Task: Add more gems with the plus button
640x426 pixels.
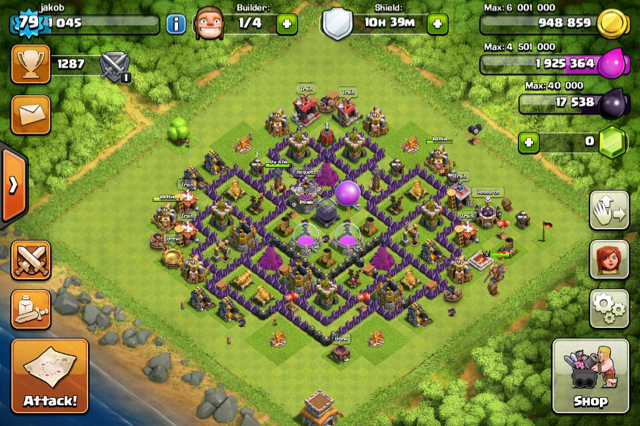Action: [530, 143]
